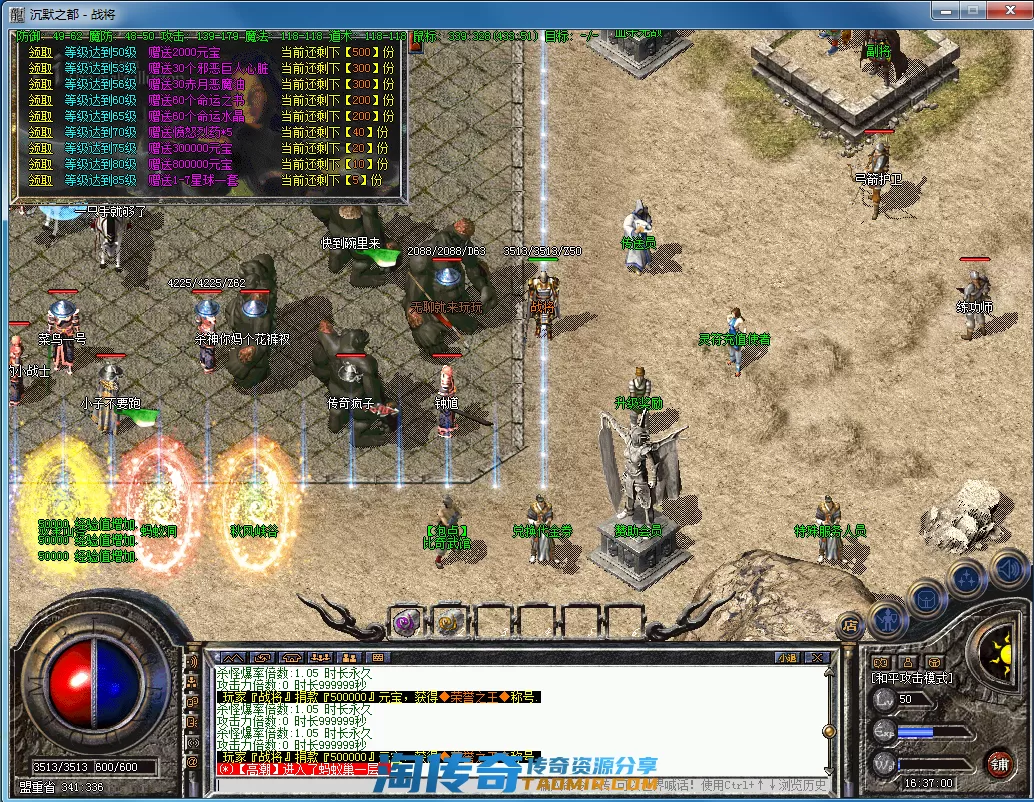Open the character equipment panel icon
1034x802 pixels.
pos(887,621)
